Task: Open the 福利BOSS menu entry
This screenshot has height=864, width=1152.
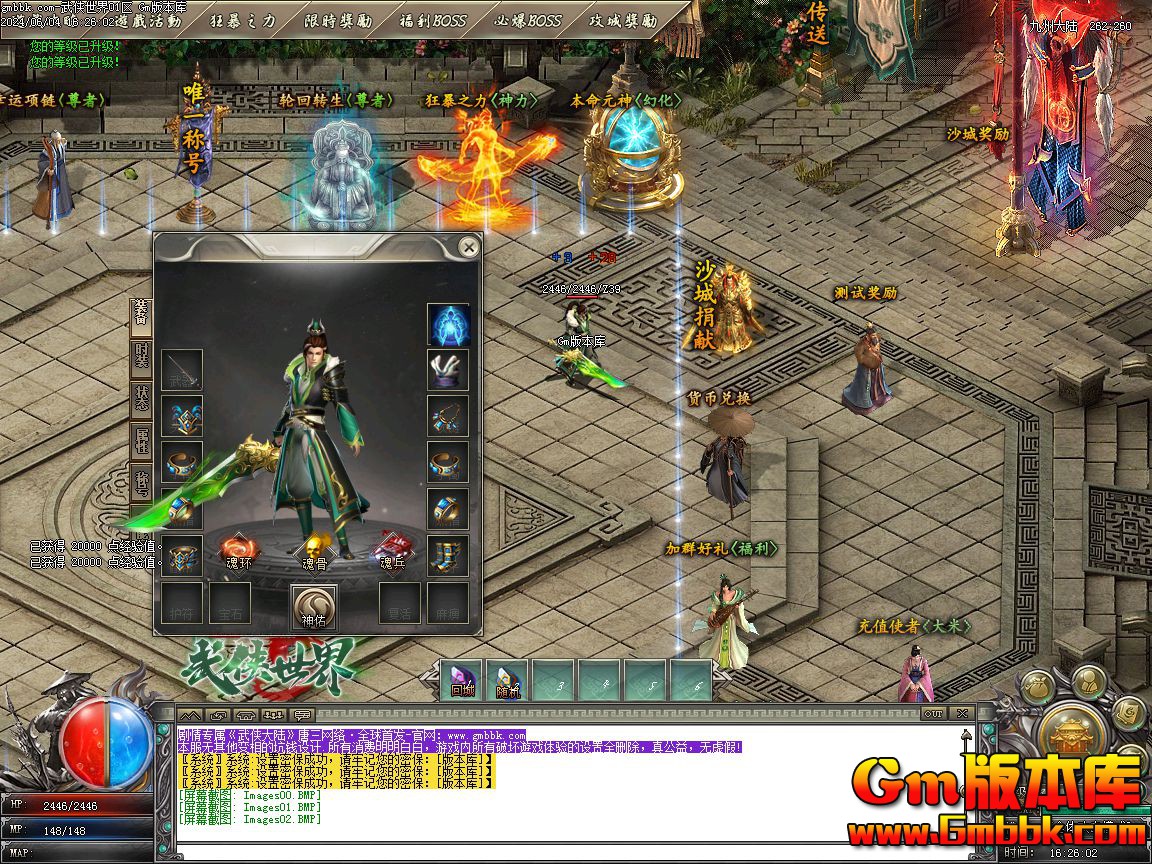Action: coord(432,20)
